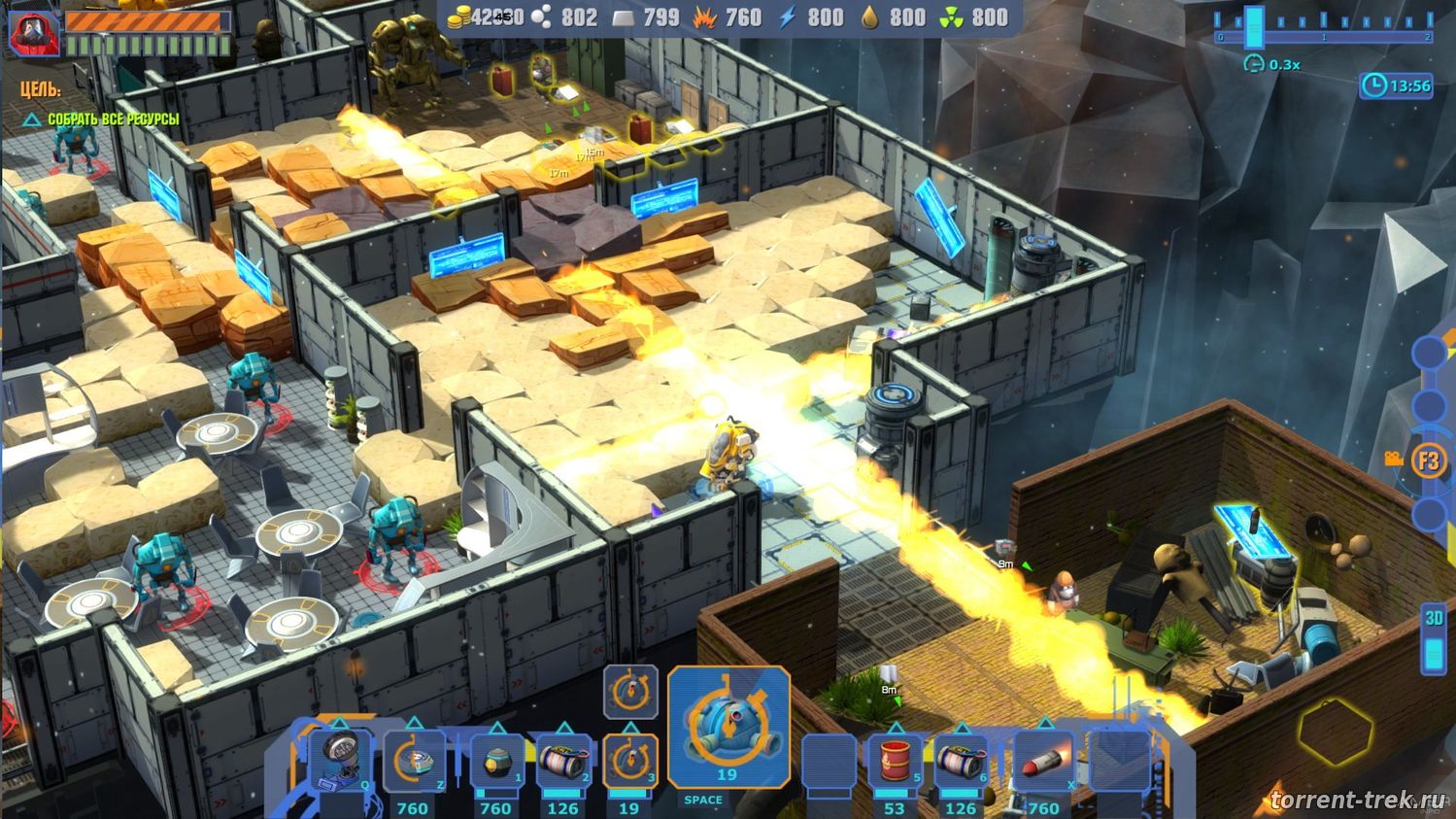
Task: Select the dynamite bundle in slot 2
Action: [x=563, y=762]
